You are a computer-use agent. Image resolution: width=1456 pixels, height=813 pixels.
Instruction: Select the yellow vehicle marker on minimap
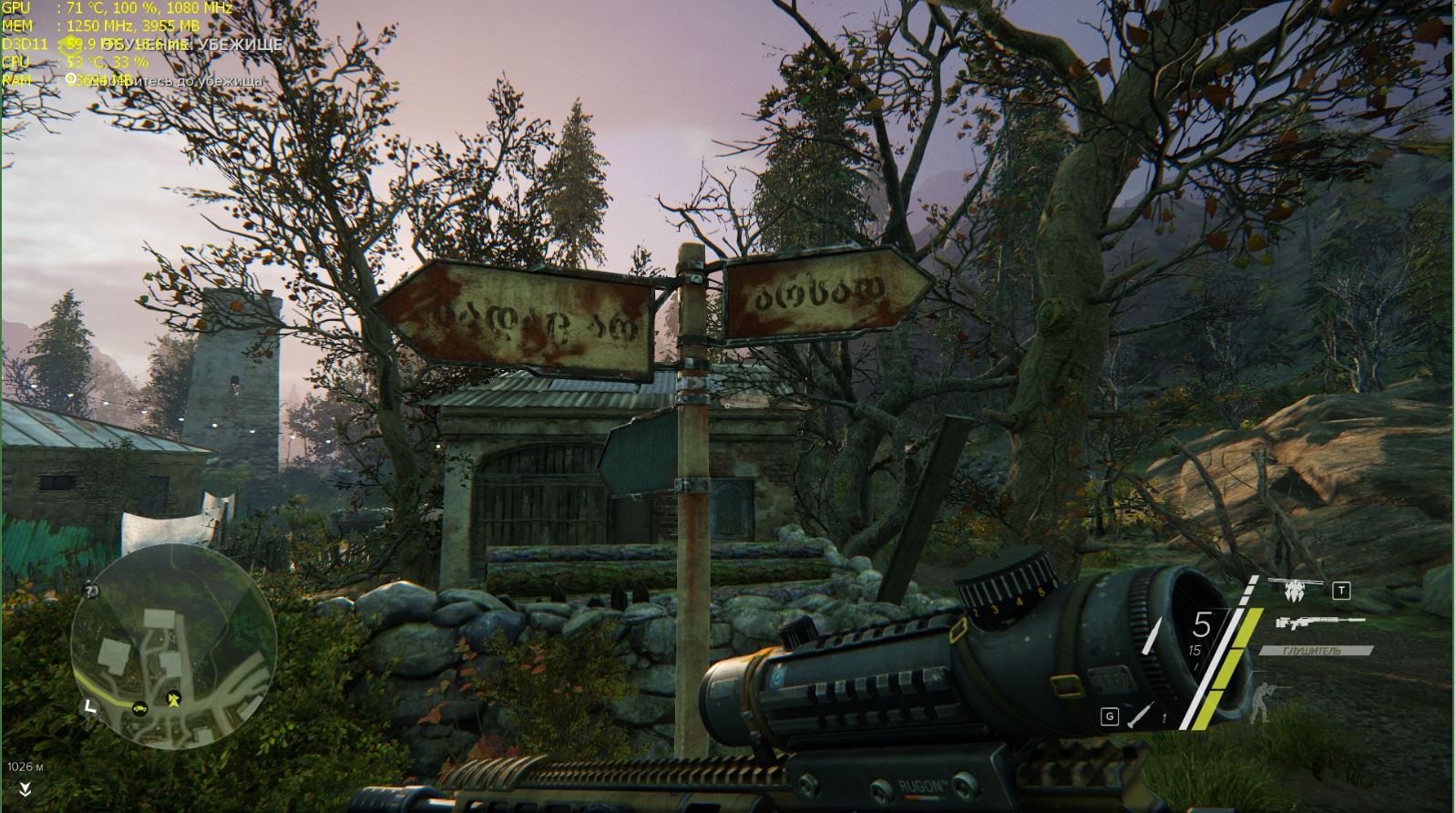point(140,706)
